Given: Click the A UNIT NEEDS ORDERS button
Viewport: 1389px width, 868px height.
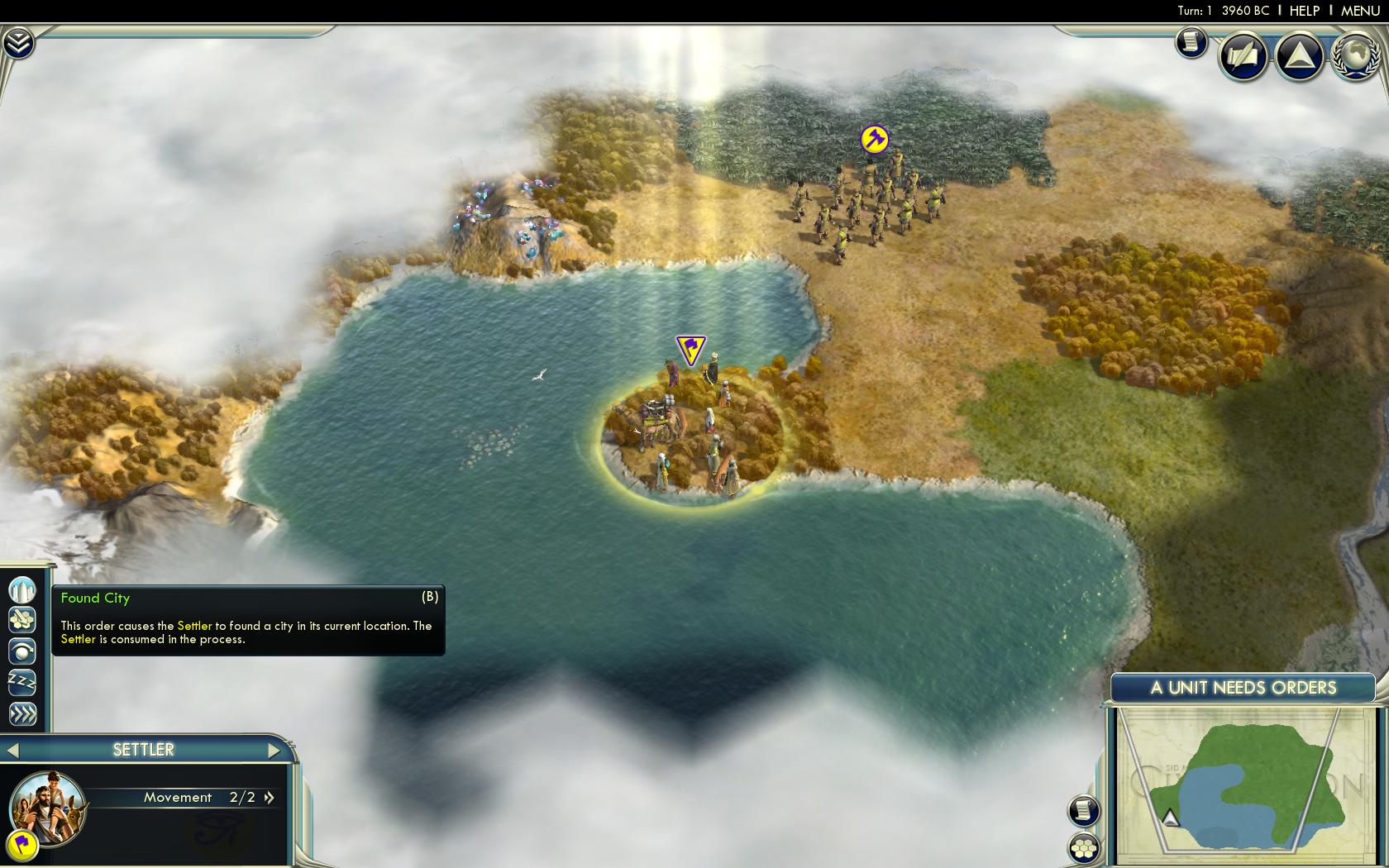Looking at the screenshot, I should 1243,688.
